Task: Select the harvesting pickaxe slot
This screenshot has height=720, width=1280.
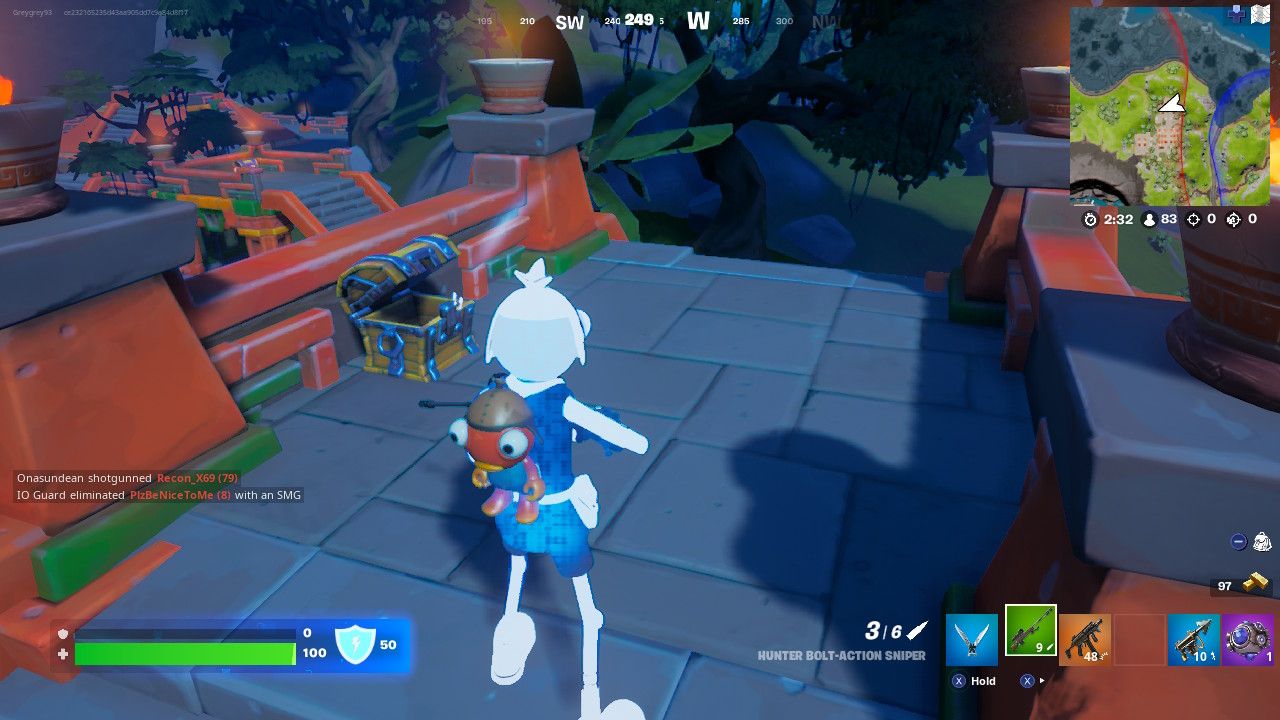Action: click(970, 640)
